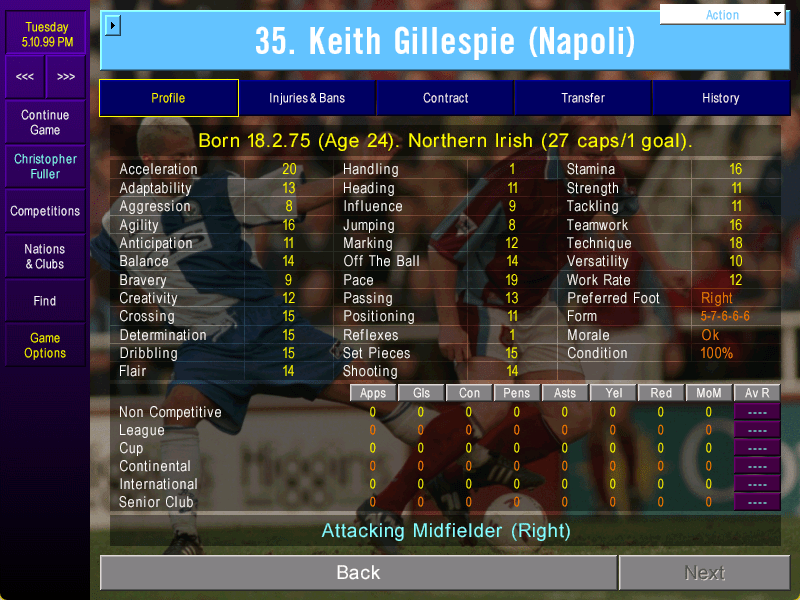
Task: Select the History tab
Action: 720,98
